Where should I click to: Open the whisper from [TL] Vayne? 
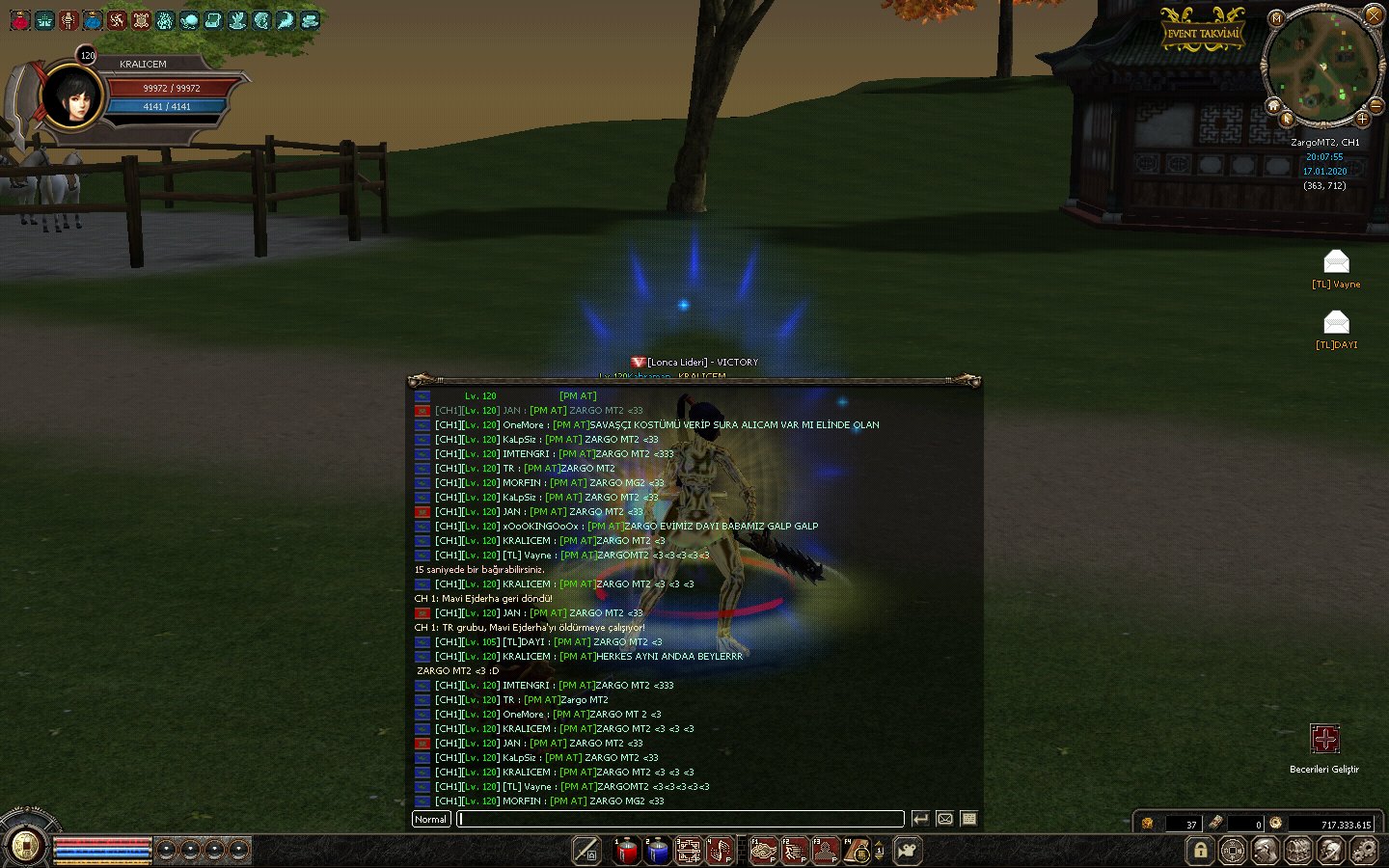pyautogui.click(x=1336, y=261)
